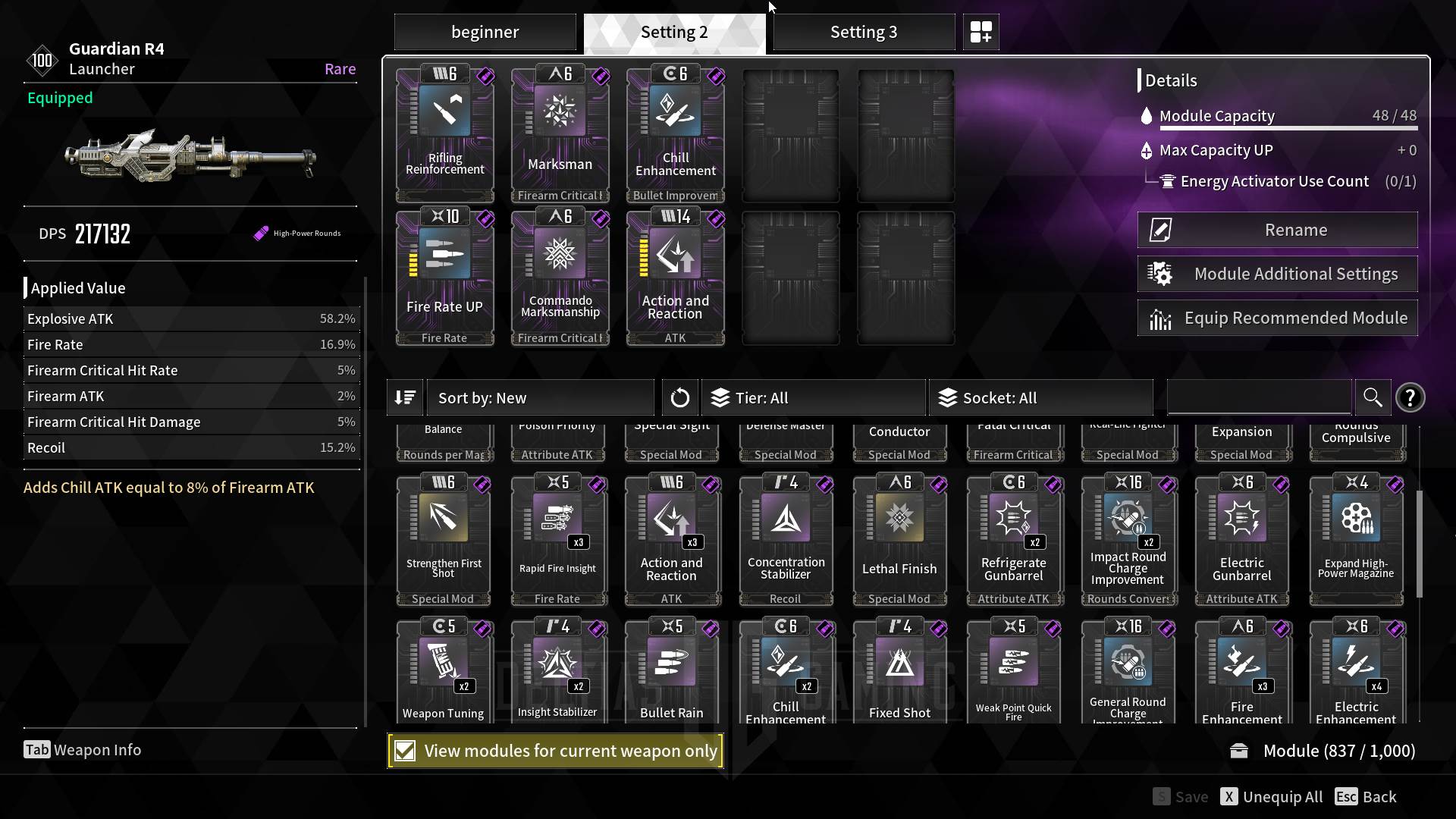Click the magnifying glass search button
1456x819 pixels.
(1372, 397)
